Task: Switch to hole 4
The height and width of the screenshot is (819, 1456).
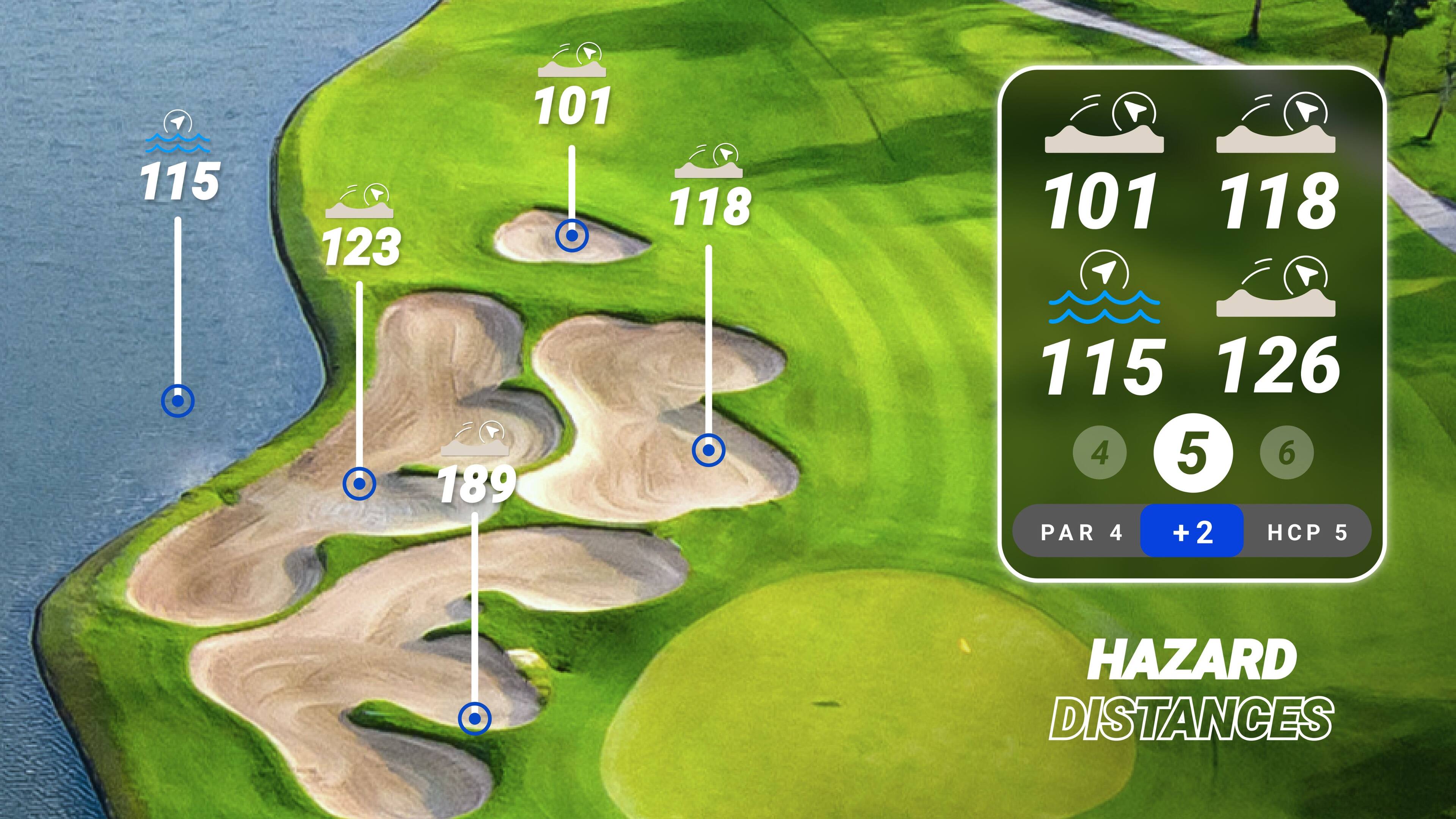Action: pos(1099,452)
